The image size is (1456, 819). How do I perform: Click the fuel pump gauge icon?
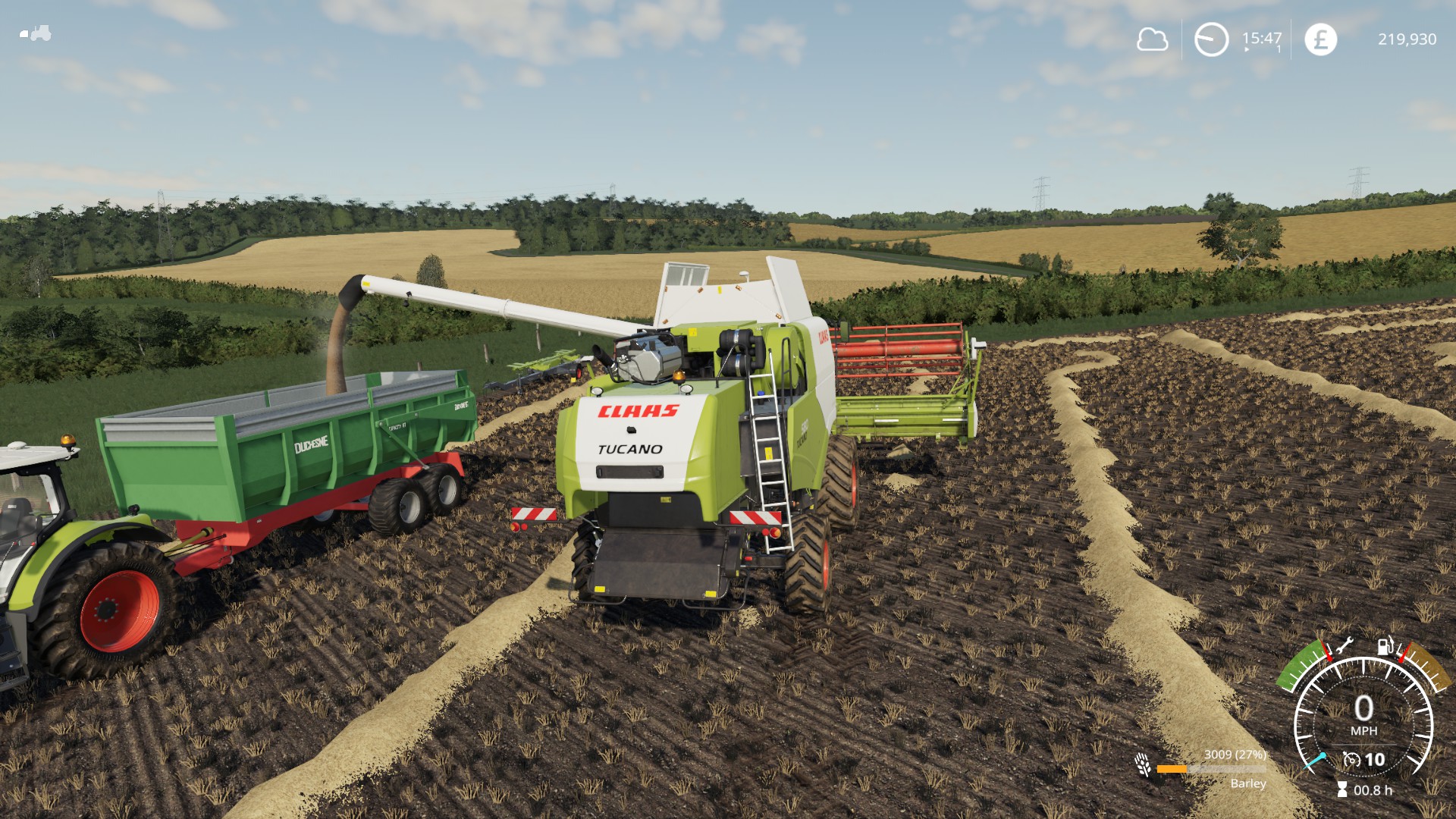point(1385,645)
